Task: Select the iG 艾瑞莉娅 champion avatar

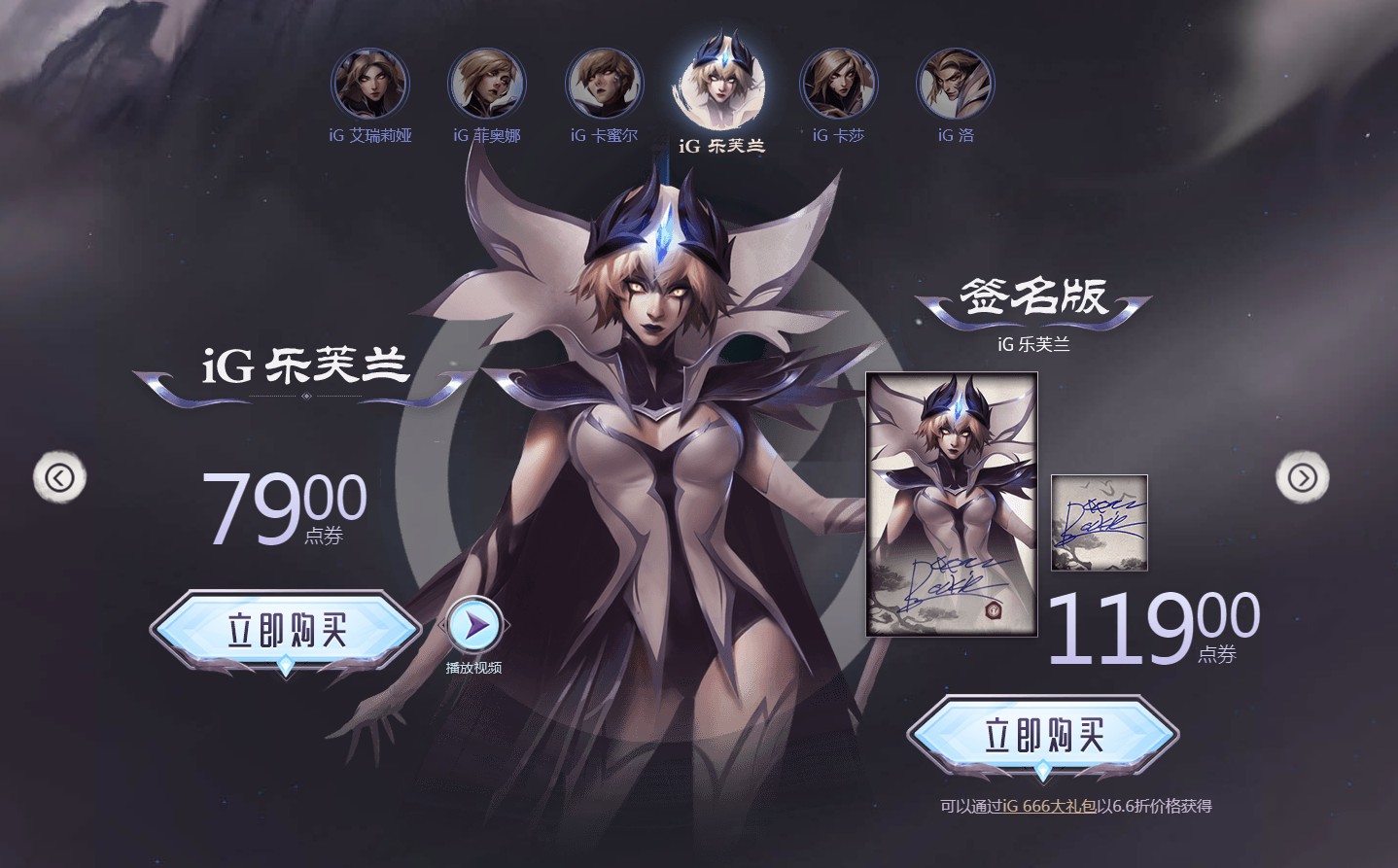Action: pos(370,84)
